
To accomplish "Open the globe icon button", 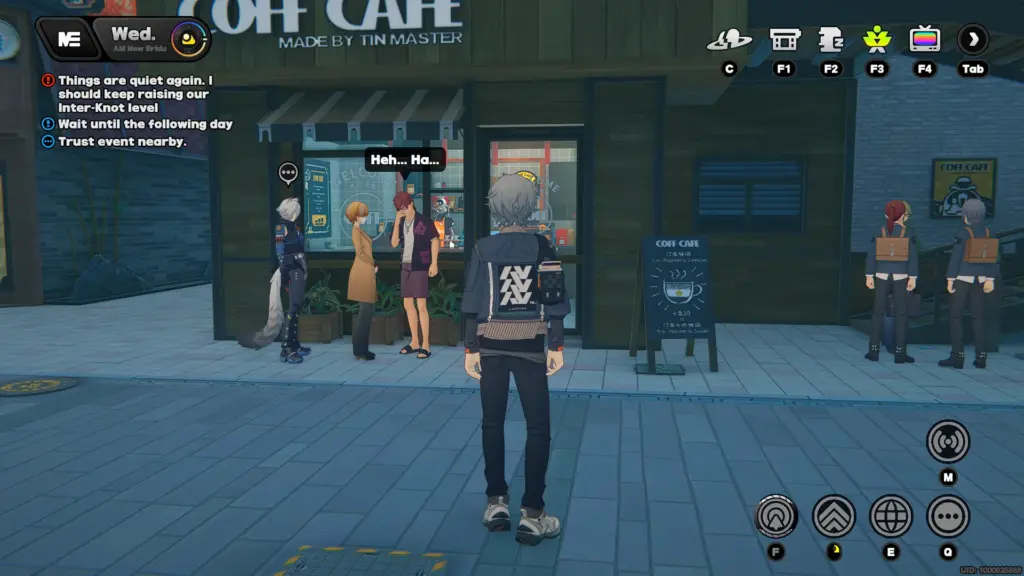I will (890, 516).
